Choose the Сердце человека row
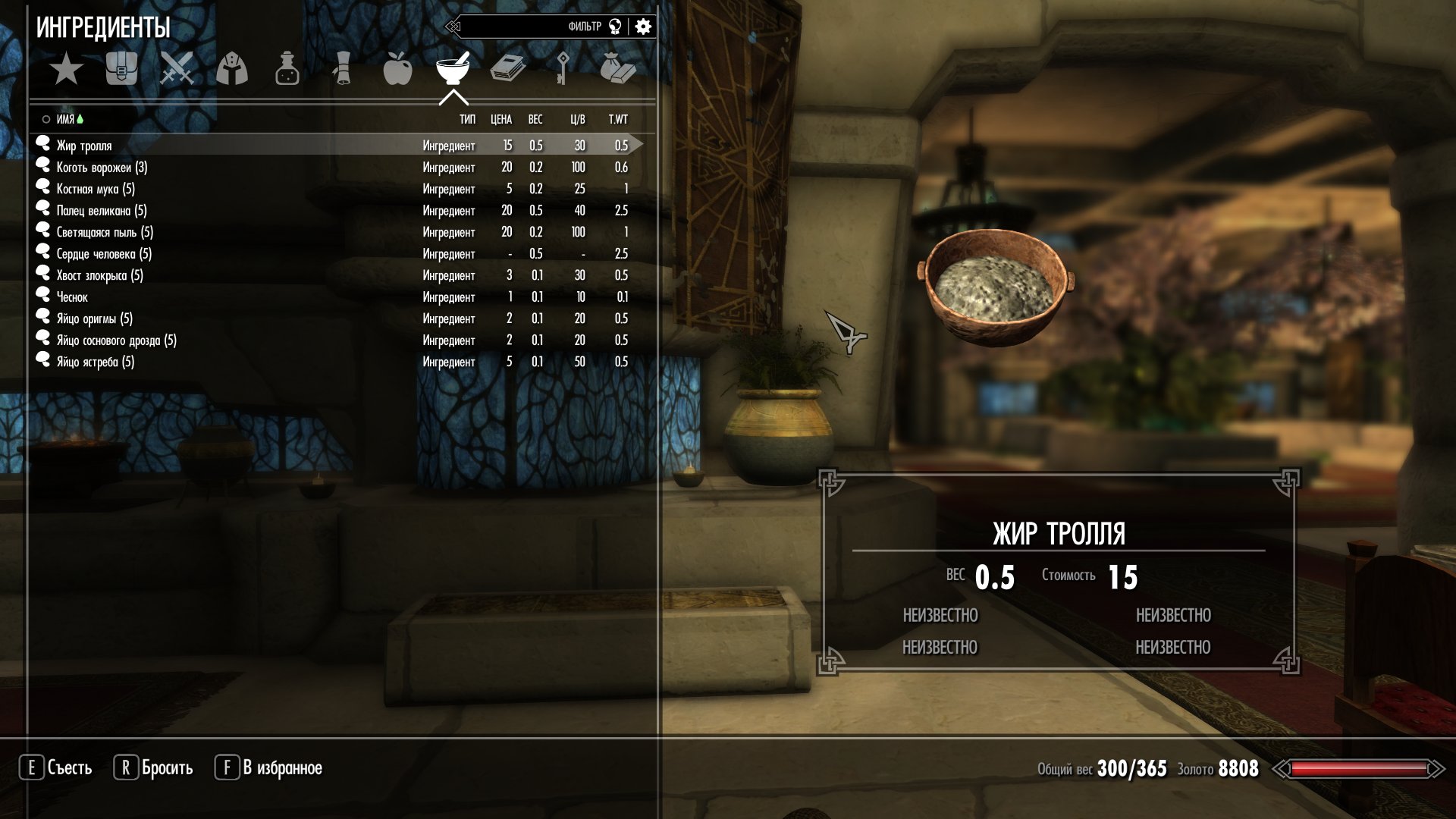Screen dimensions: 1456x819 click(x=104, y=254)
